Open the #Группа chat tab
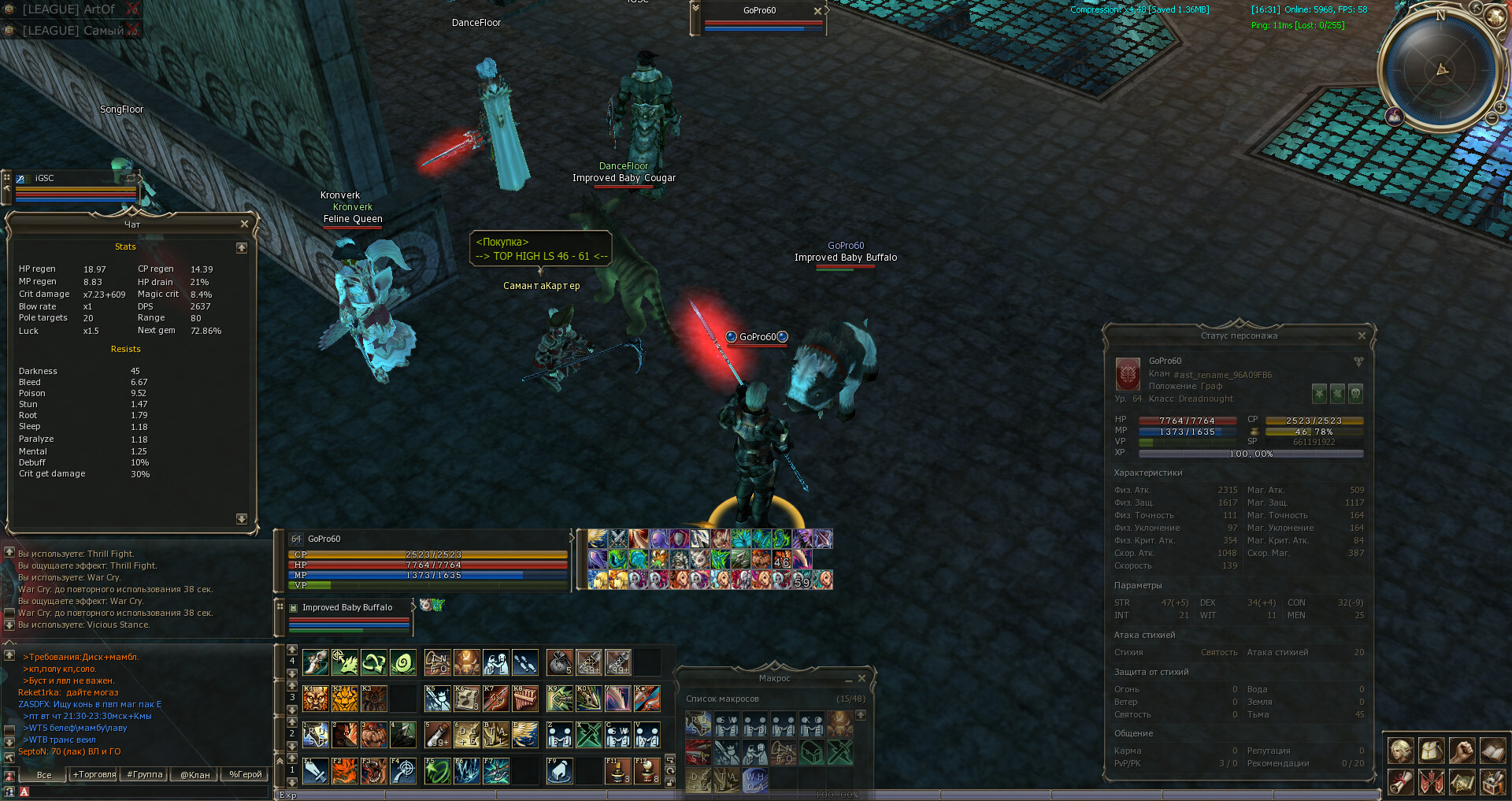 click(145, 774)
